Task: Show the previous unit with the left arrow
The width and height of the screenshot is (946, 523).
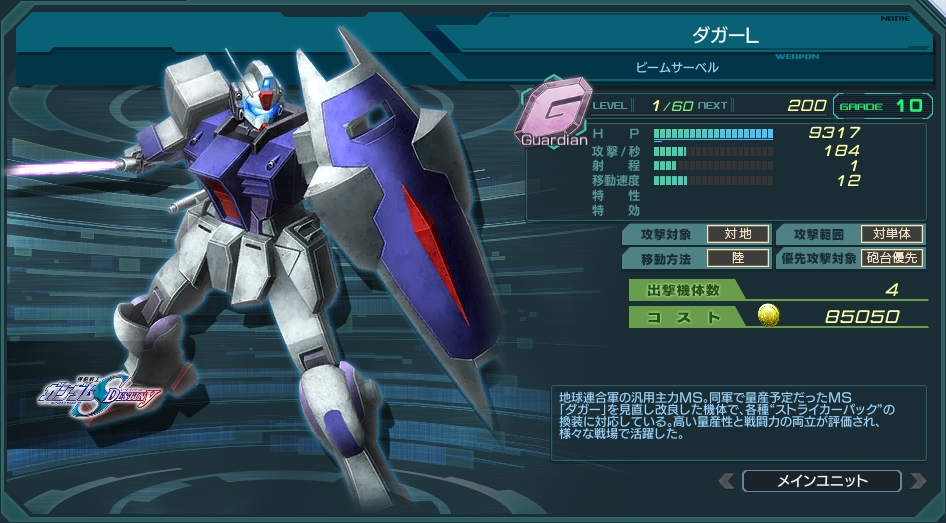Action: click(726, 481)
